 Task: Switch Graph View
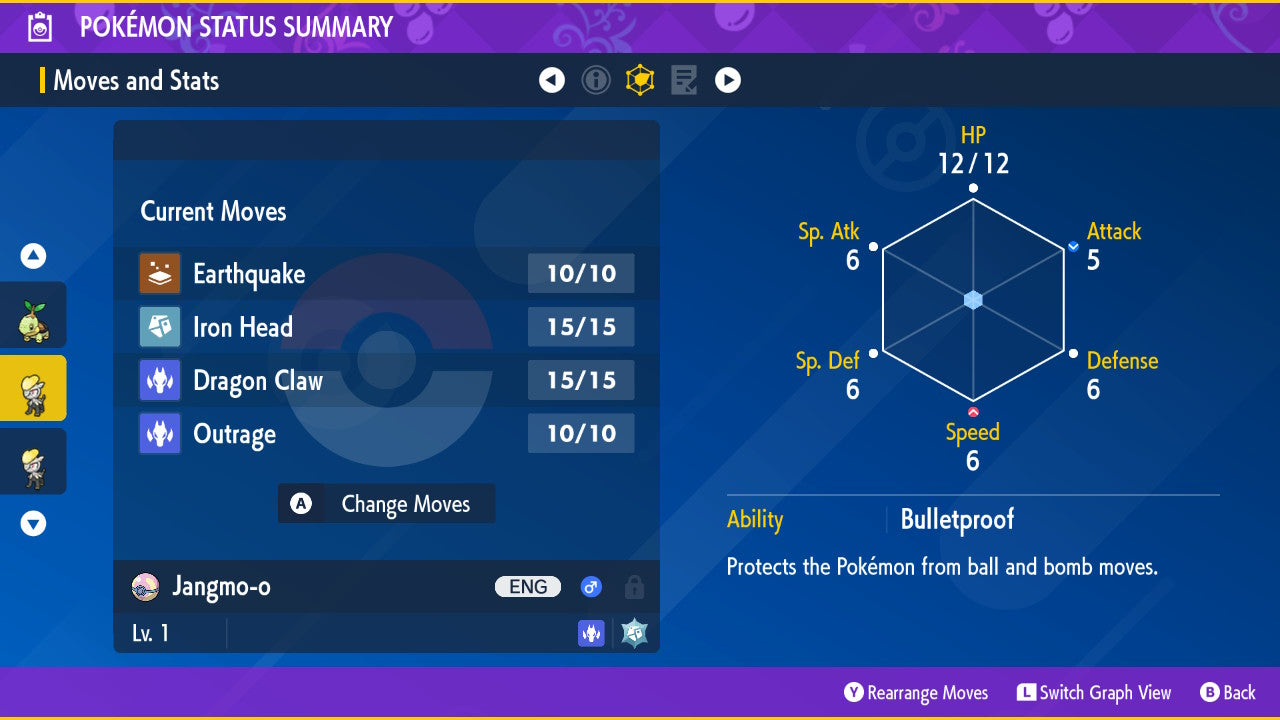[1094, 692]
